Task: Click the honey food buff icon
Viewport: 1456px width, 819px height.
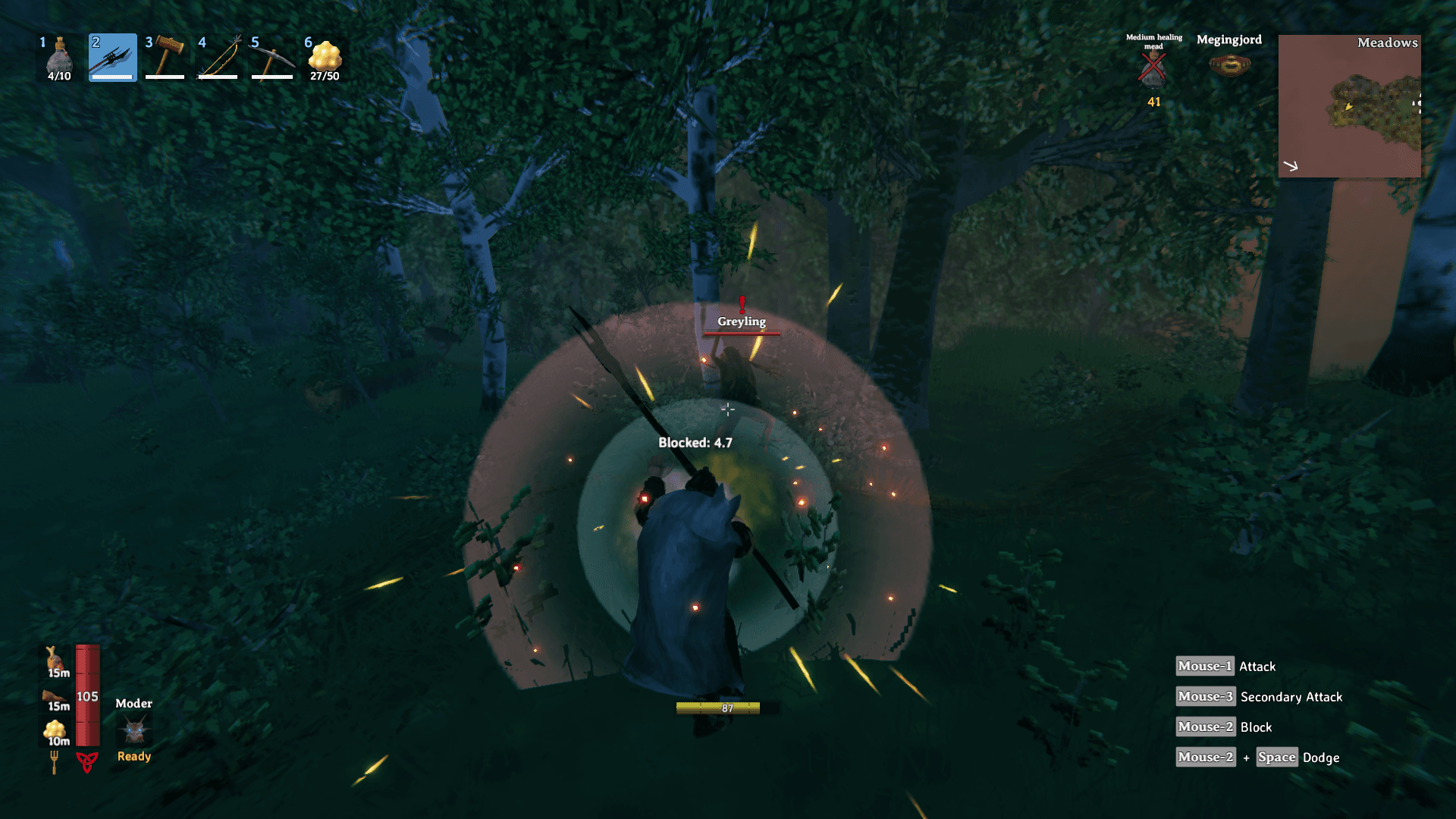Action: (x=53, y=730)
